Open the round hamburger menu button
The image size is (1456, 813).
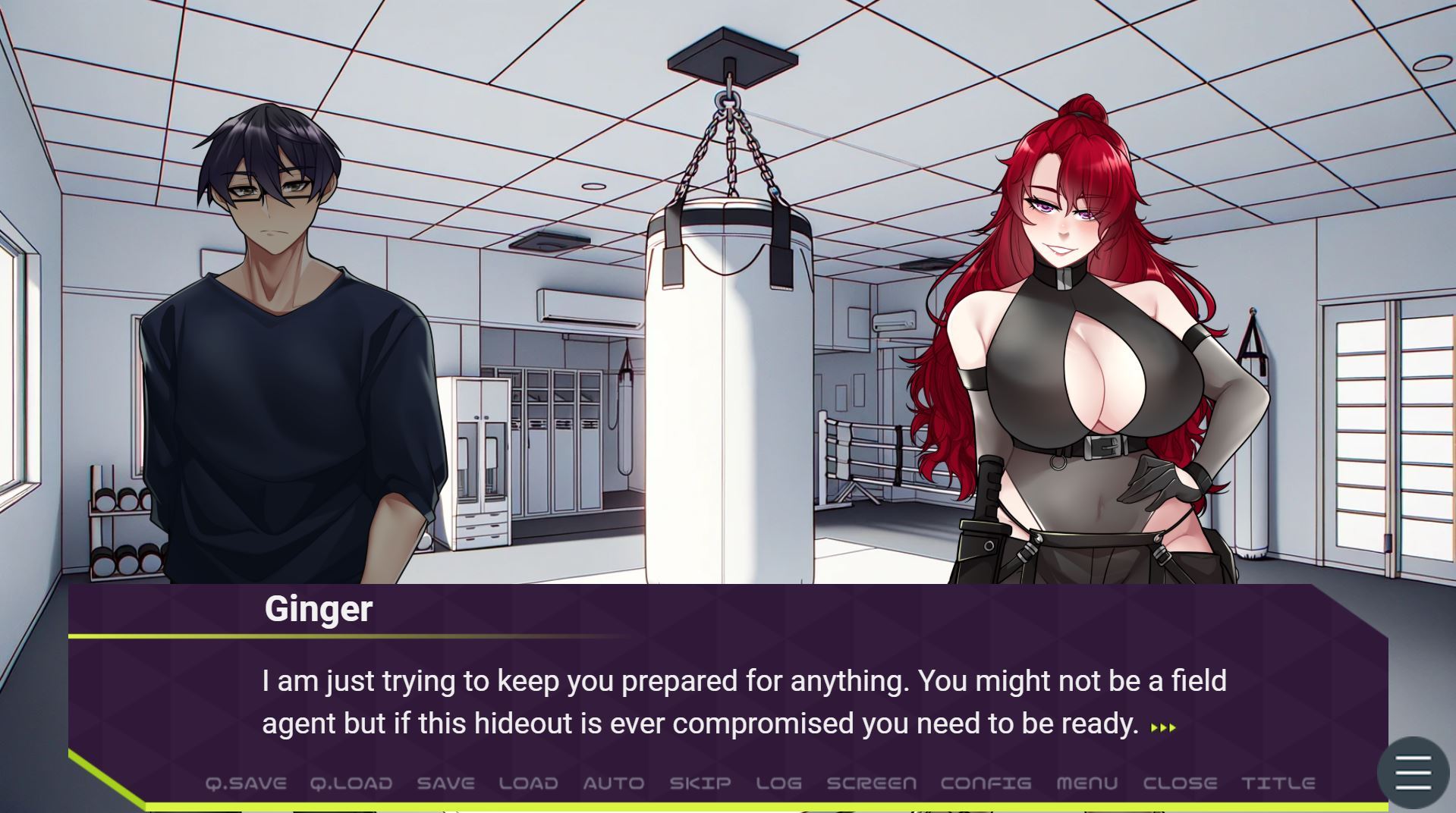pos(1413,773)
